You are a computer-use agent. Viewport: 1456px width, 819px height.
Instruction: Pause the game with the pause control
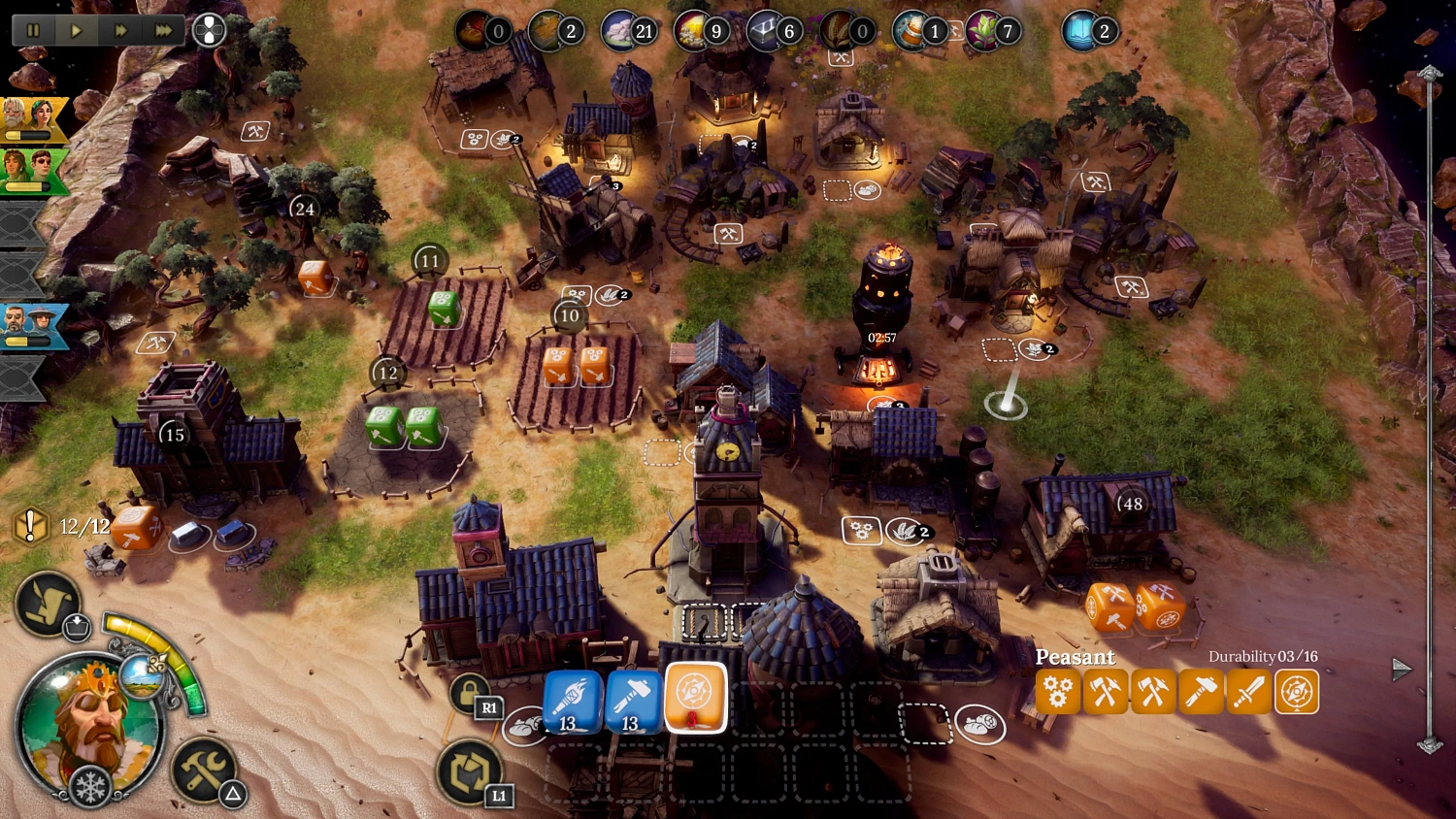32,29
